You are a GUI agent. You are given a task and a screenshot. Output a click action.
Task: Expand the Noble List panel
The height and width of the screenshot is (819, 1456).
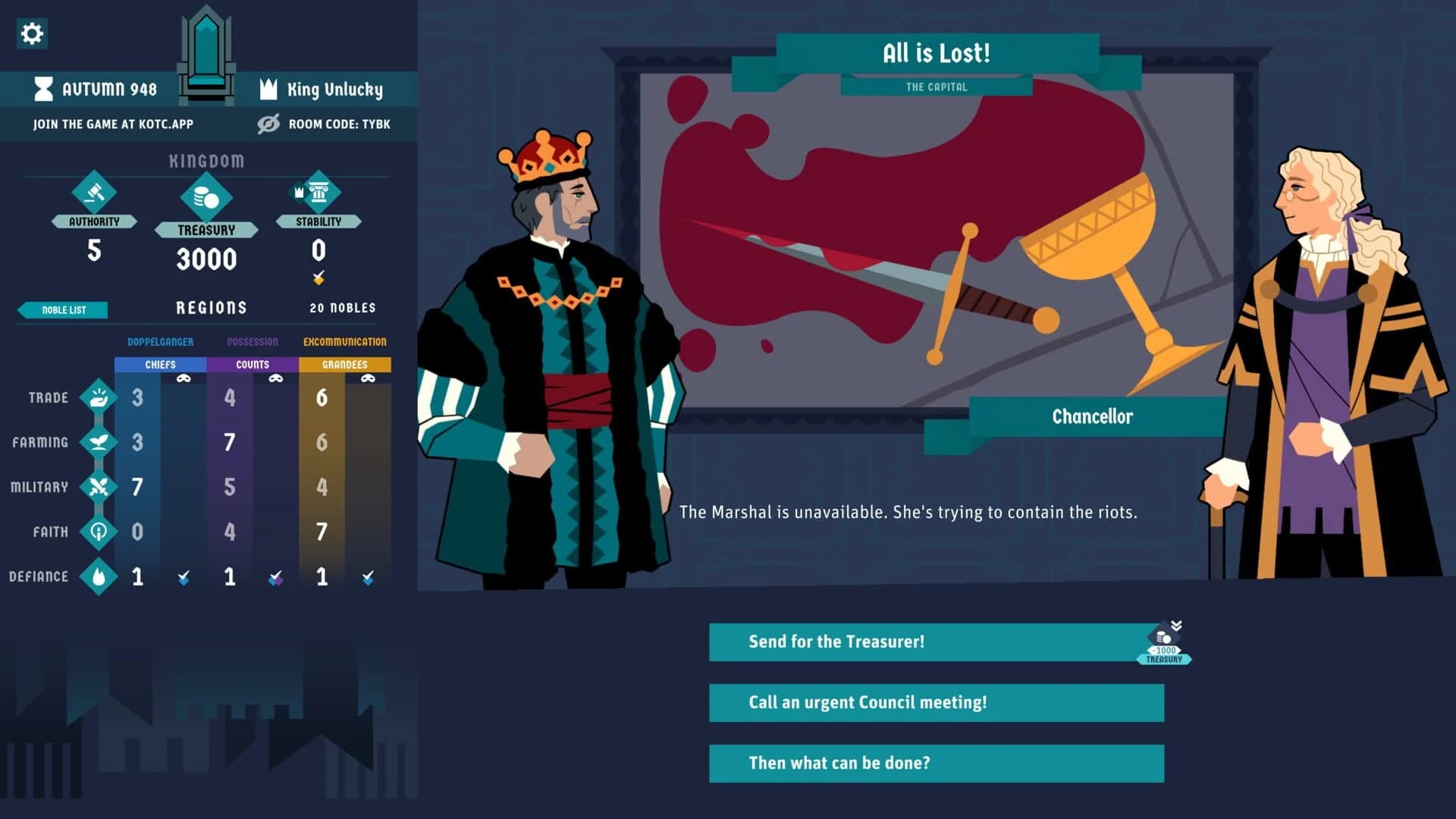(x=64, y=309)
